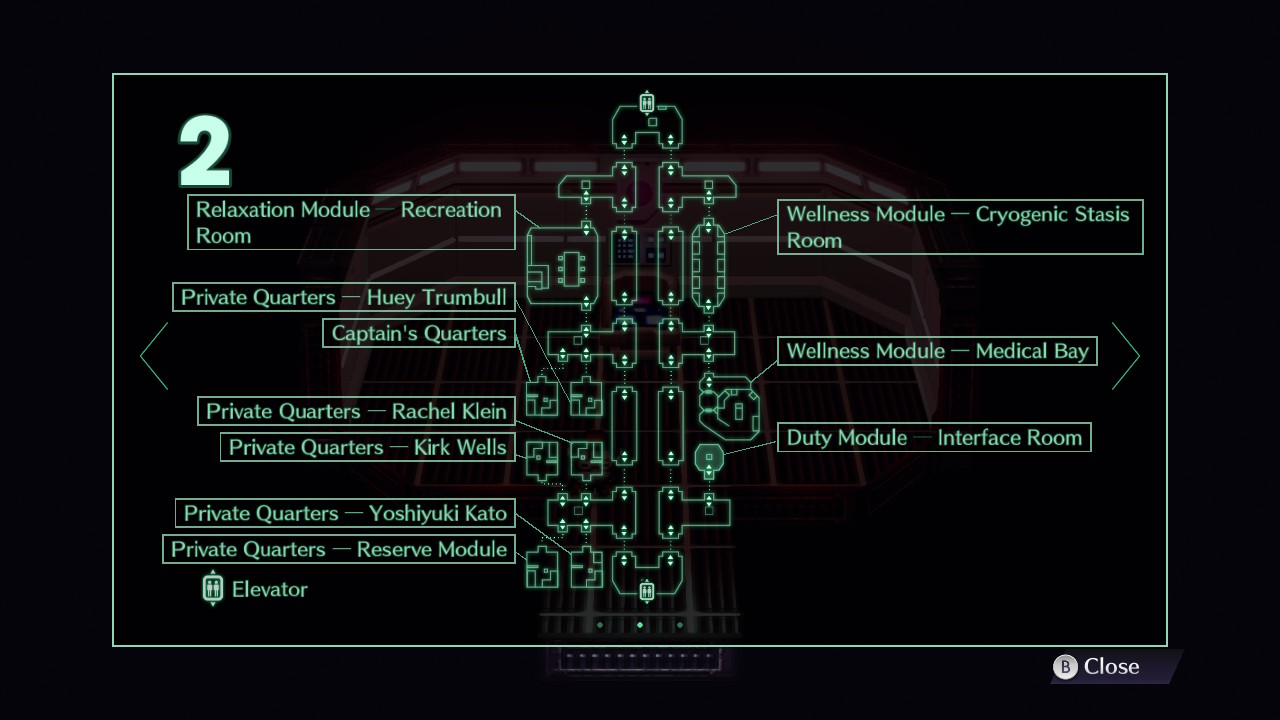Select the rightmost deck indicator dot

[x=680, y=625]
